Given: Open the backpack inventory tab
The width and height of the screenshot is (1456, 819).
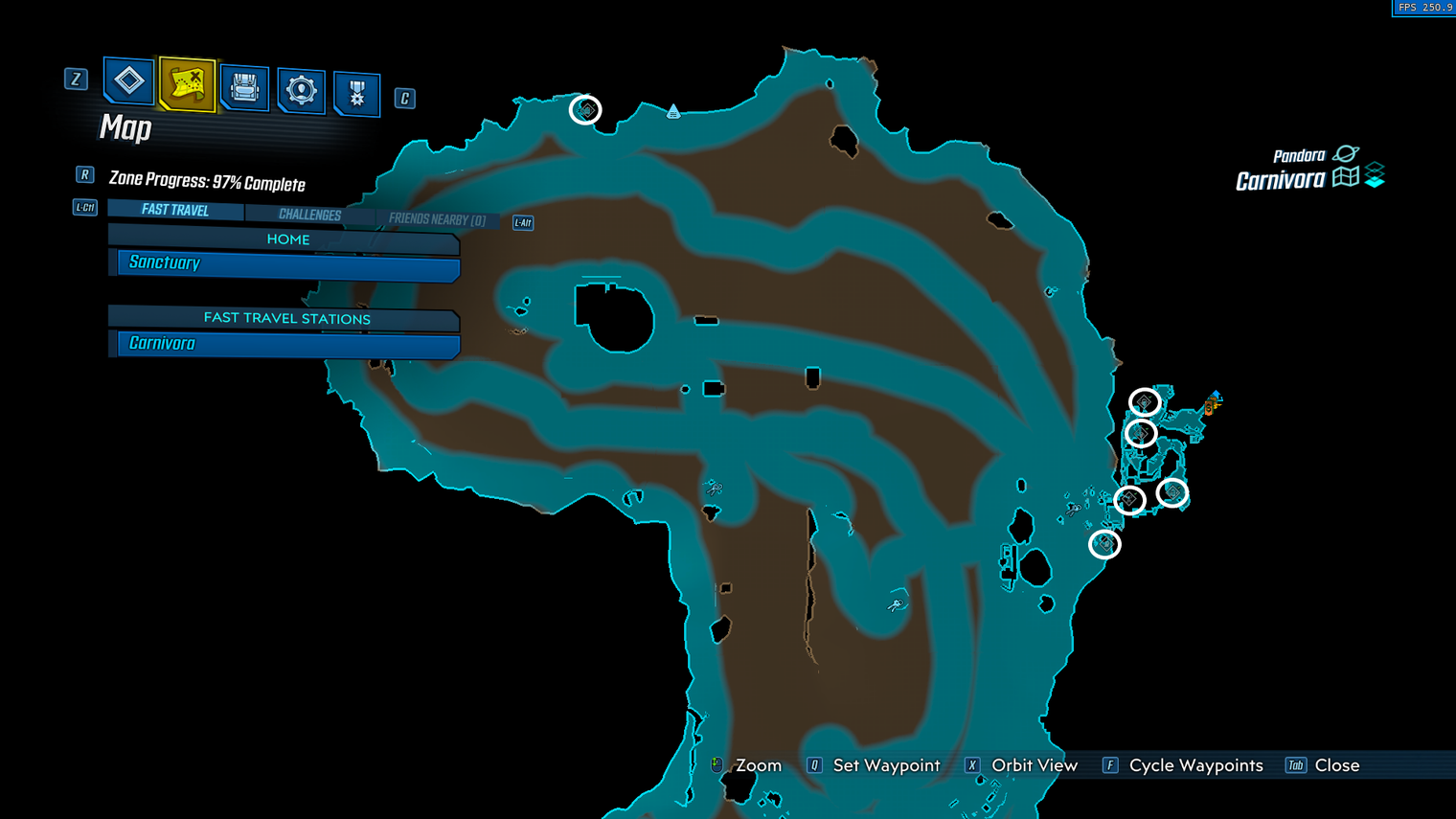Looking at the screenshot, I should 244,88.
